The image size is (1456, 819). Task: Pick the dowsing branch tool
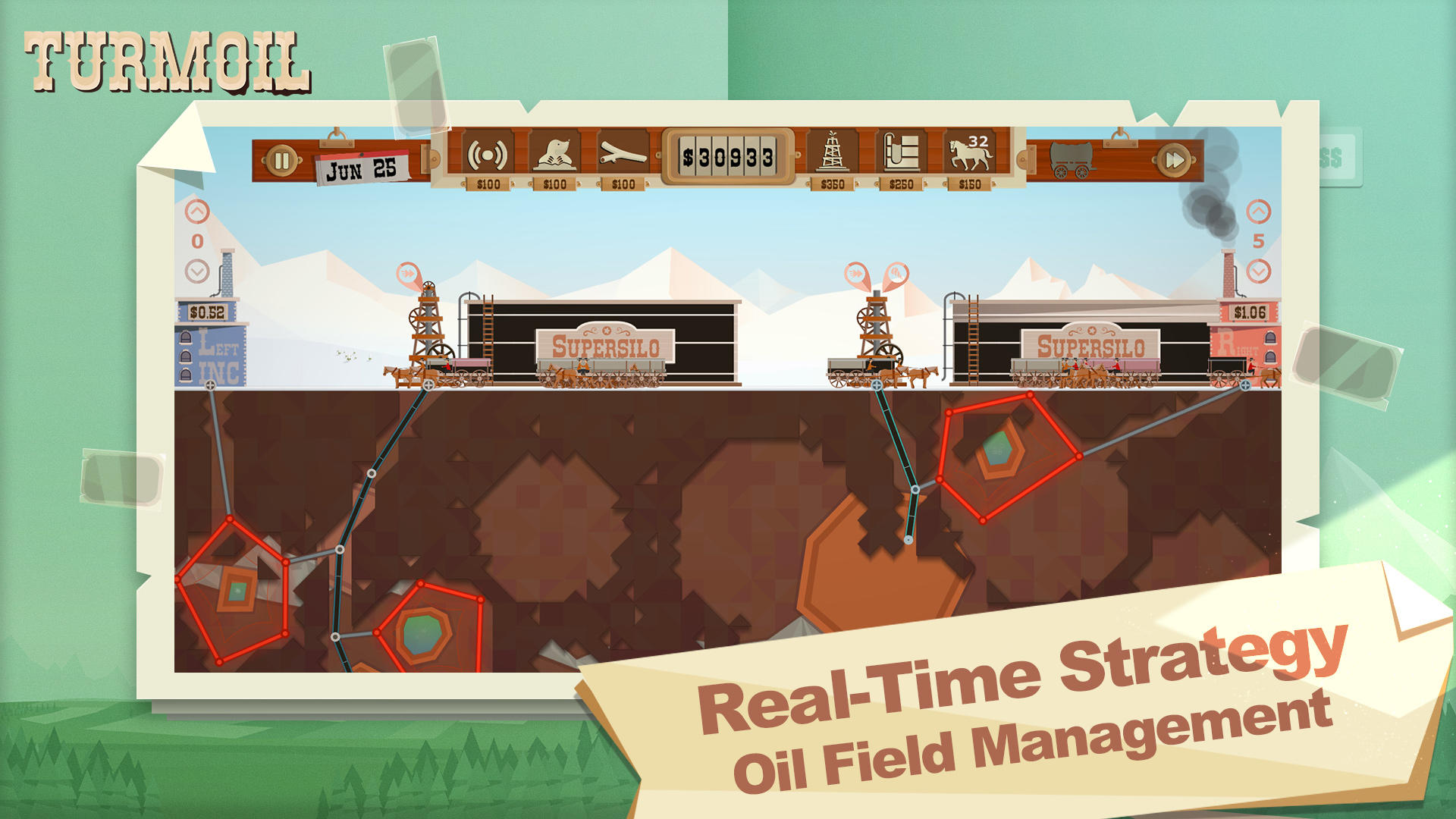coord(620,155)
